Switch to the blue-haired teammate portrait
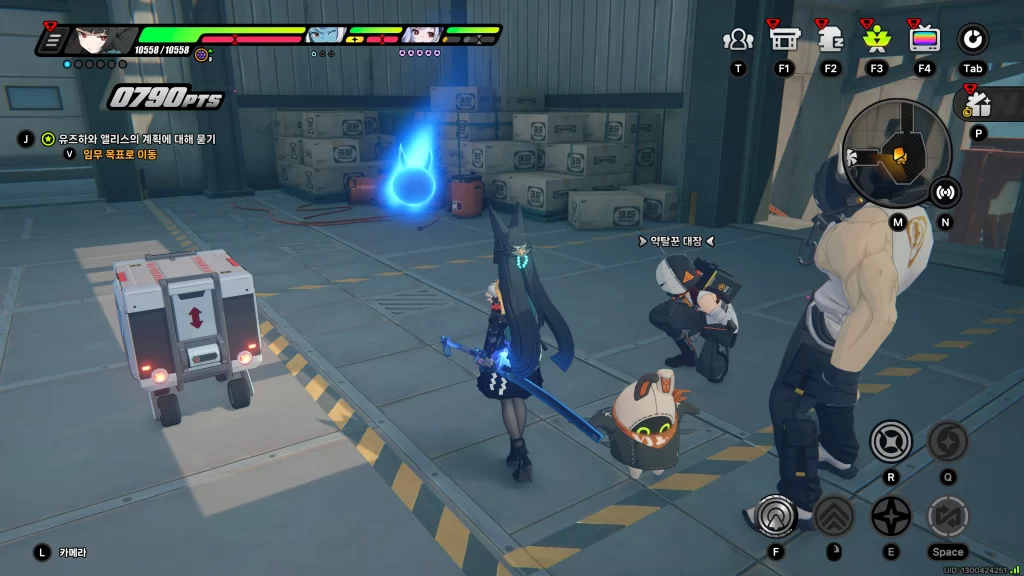Screen dimensions: 1024x576 coord(321,37)
